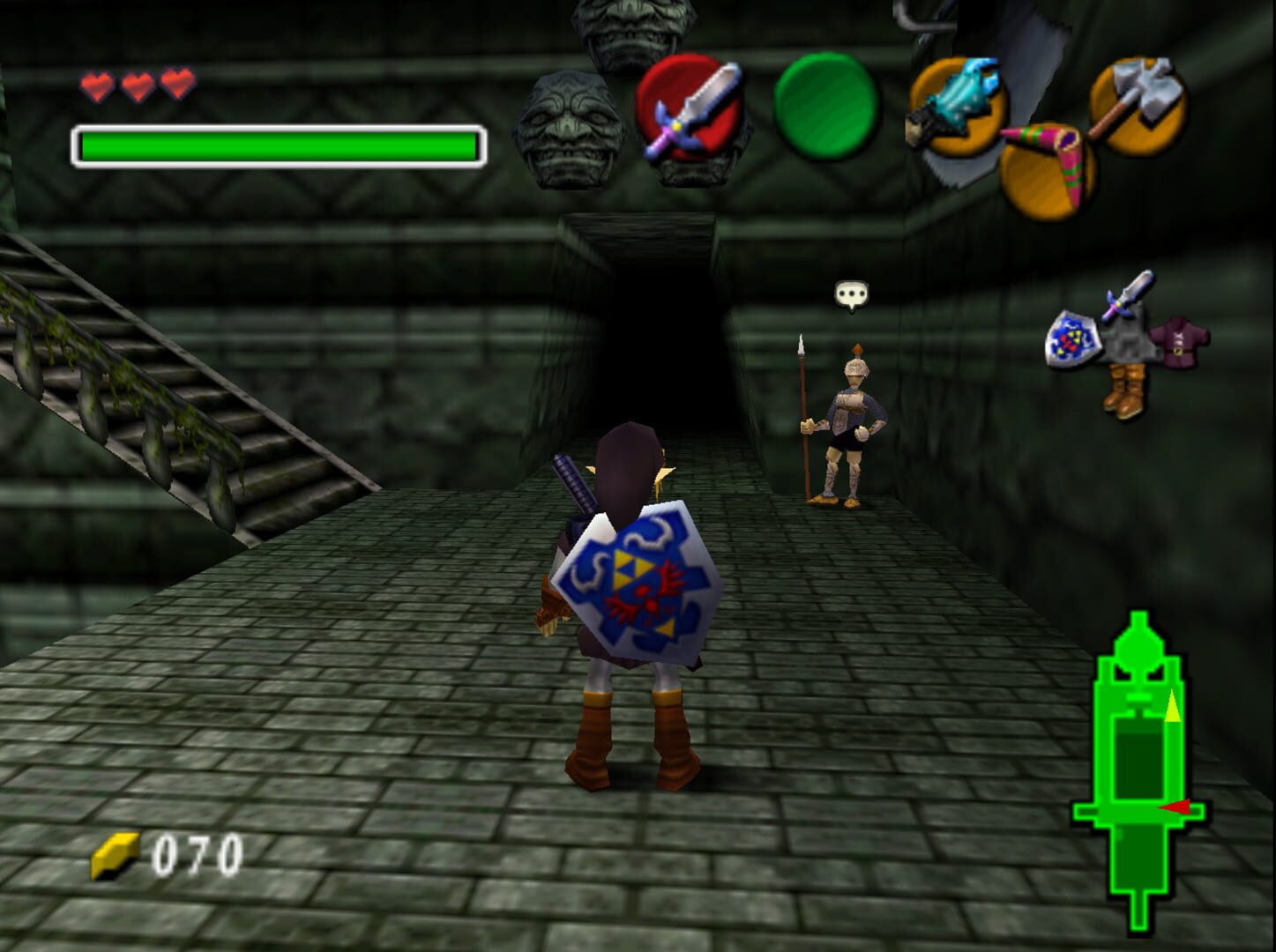Toggle the speech bubble above the soldier
1276x952 pixels.
click(x=851, y=291)
